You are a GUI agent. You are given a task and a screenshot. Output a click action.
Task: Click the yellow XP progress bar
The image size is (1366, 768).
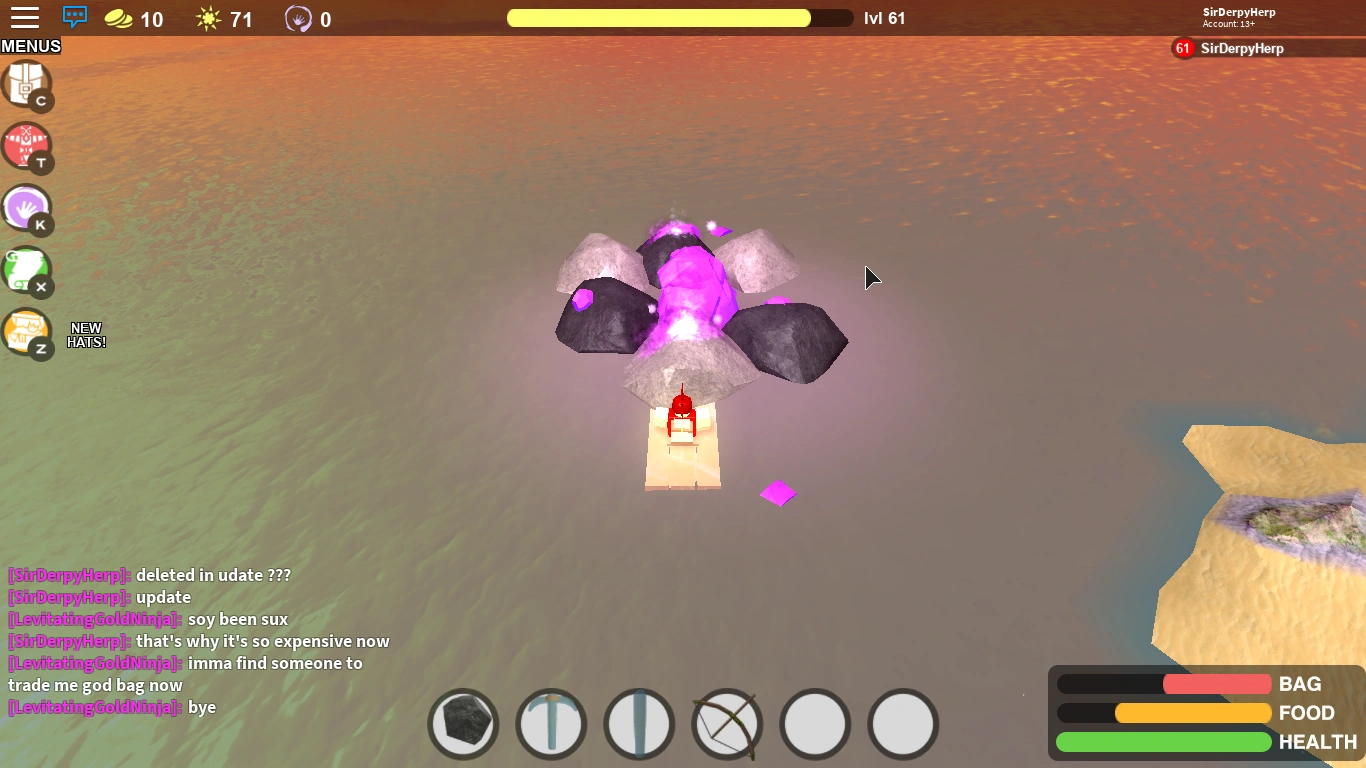point(660,17)
